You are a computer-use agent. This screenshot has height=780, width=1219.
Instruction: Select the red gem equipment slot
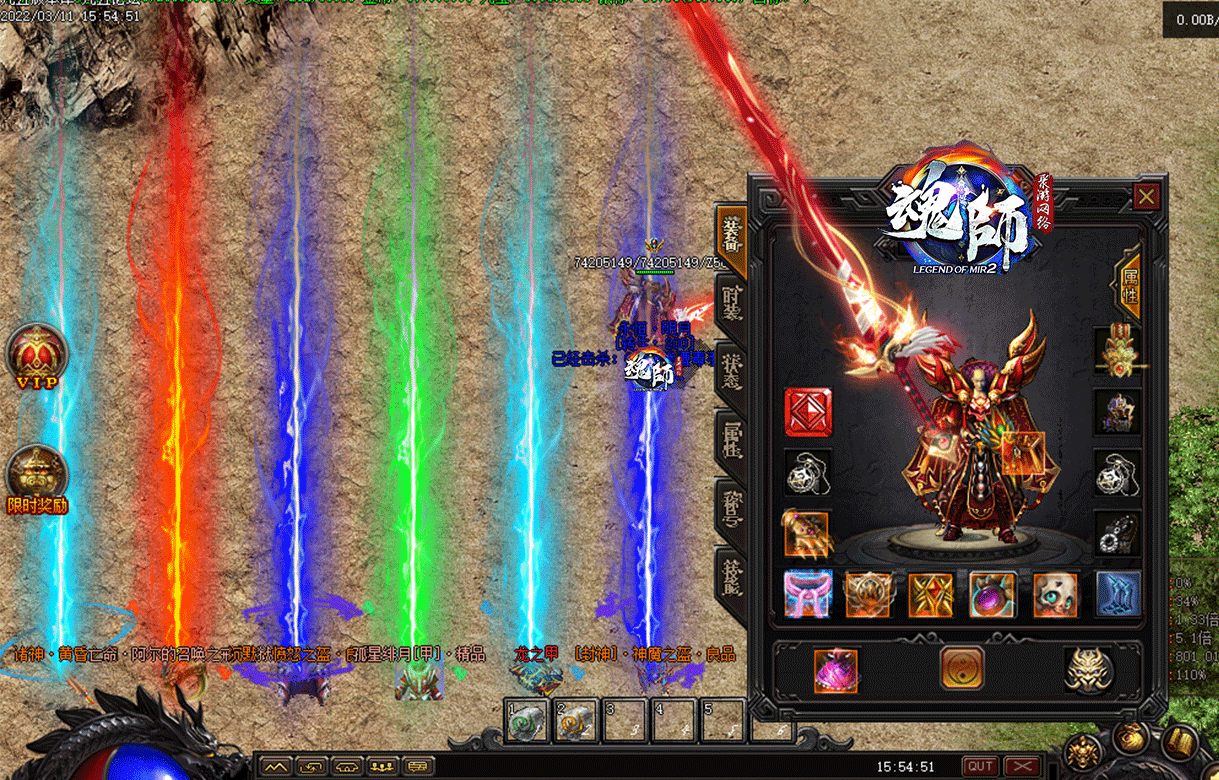808,412
